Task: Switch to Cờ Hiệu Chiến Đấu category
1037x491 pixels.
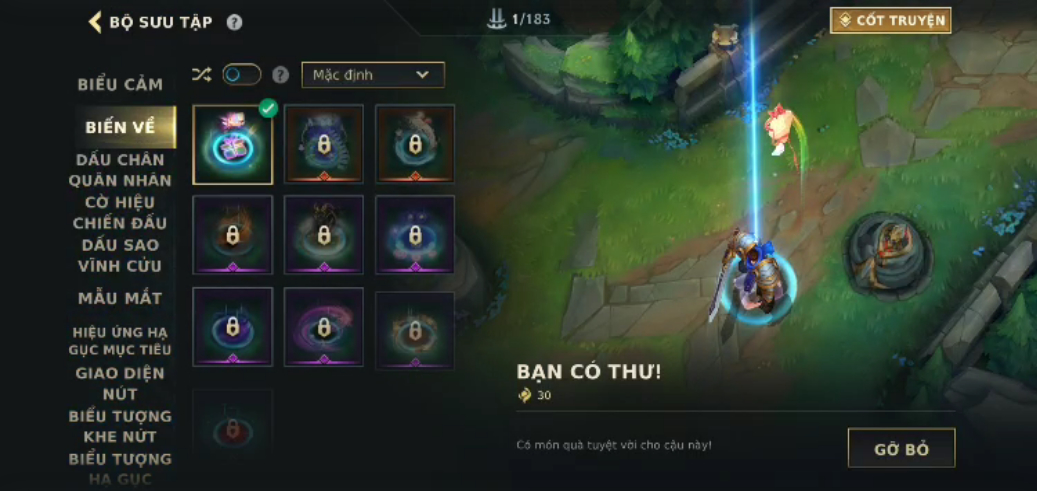Action: (120, 213)
